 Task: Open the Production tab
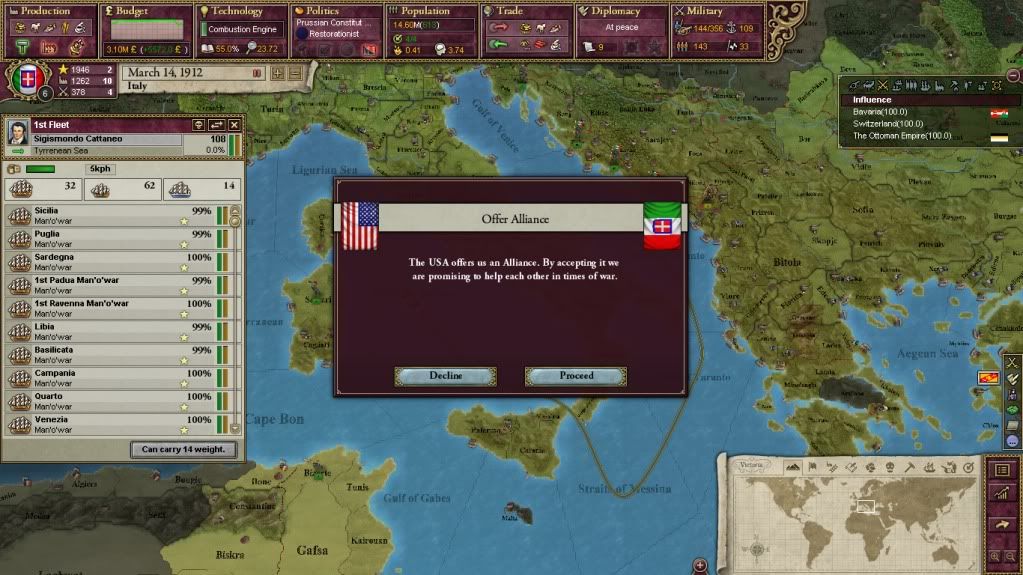point(50,12)
